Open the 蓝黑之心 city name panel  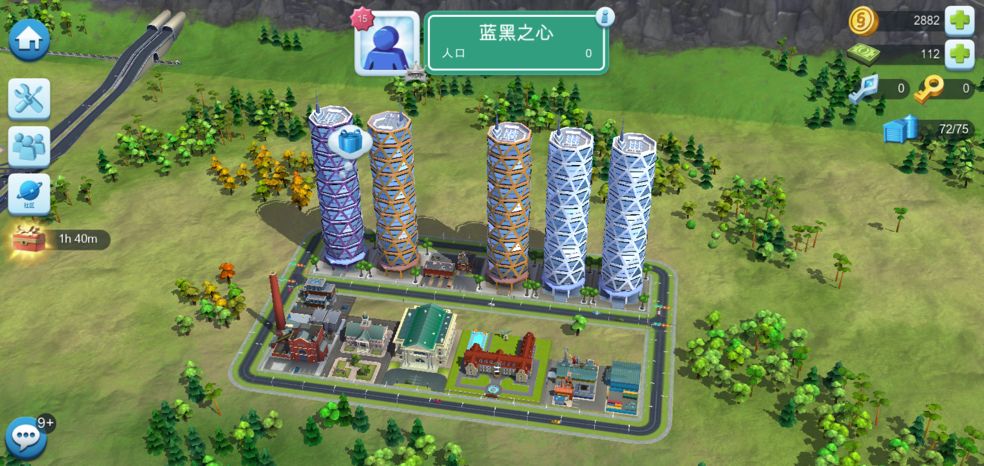(516, 42)
